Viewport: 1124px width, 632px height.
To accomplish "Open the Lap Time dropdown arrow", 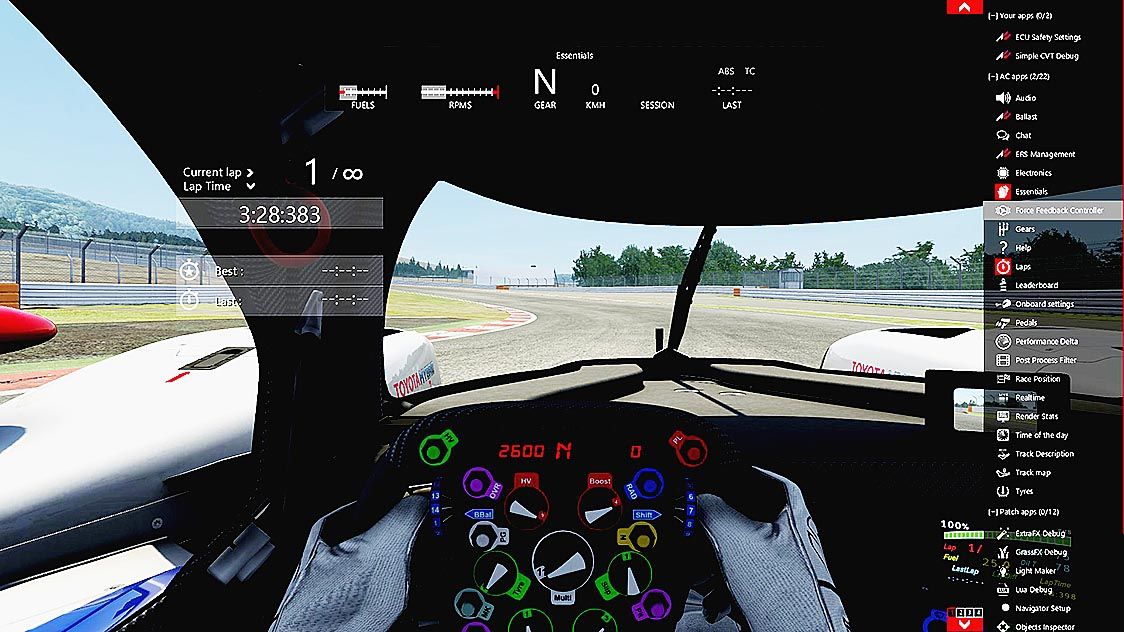I will pos(250,186).
